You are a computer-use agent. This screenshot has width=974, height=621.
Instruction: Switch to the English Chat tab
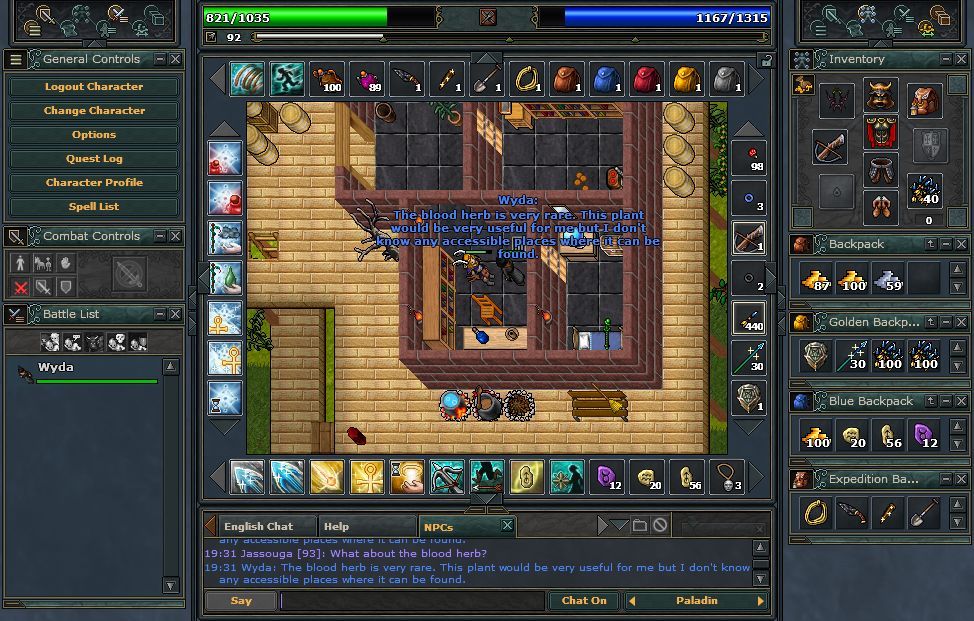coord(258,526)
